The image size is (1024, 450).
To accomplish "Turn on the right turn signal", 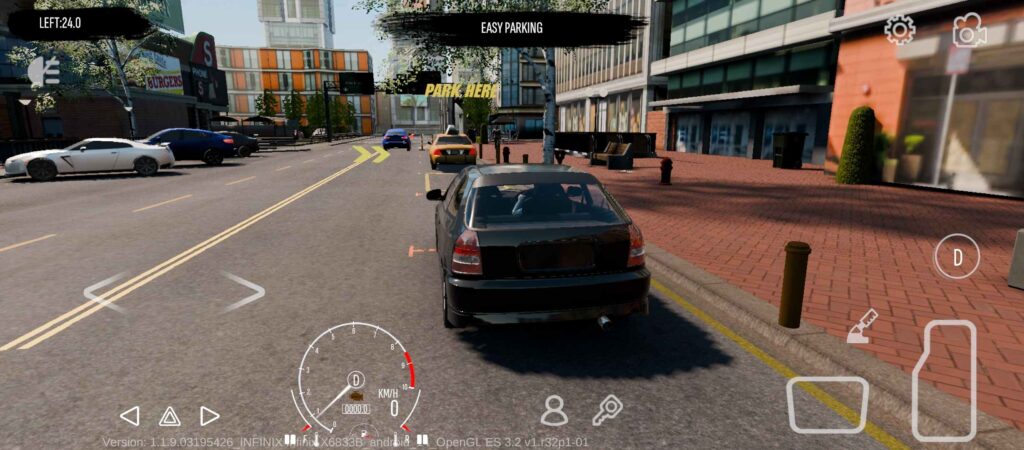I will [x=209, y=416].
